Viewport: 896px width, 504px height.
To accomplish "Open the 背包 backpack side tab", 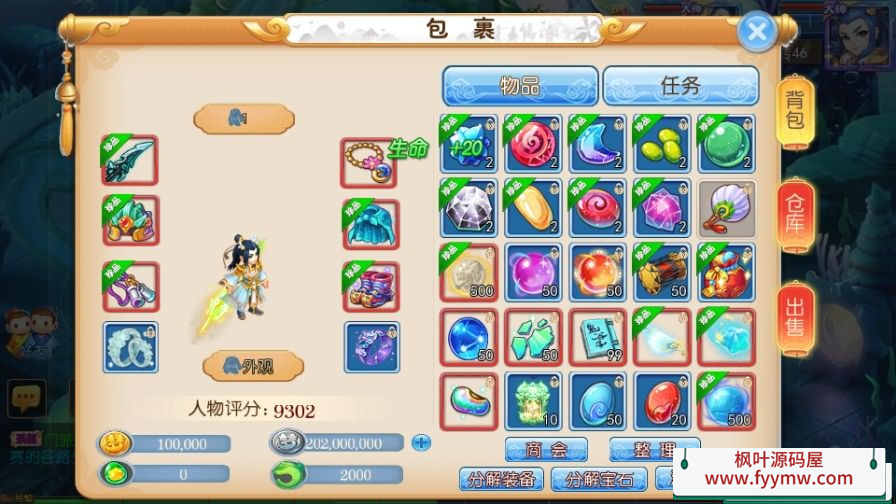I will coord(795,111).
